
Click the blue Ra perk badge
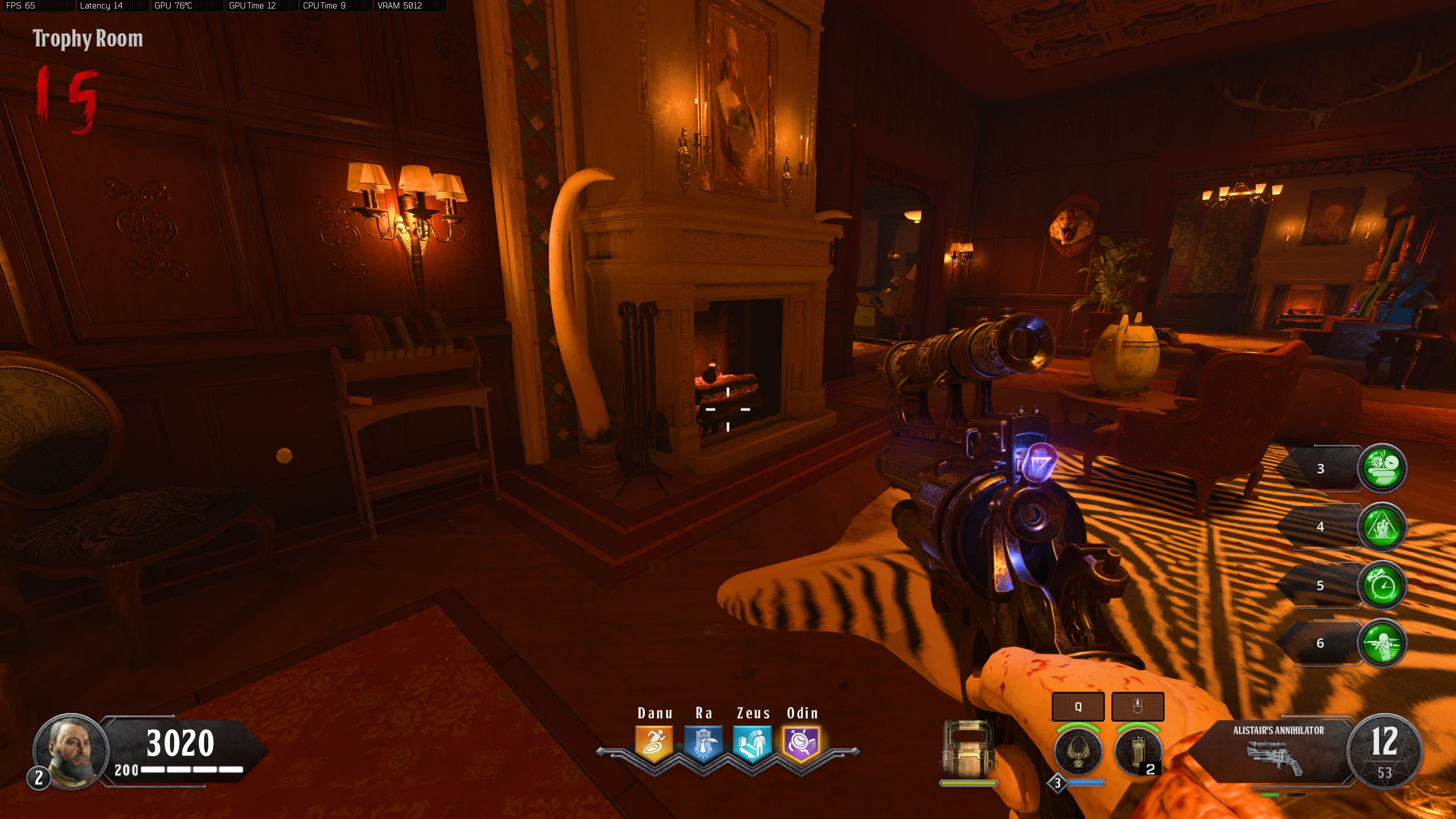703,743
